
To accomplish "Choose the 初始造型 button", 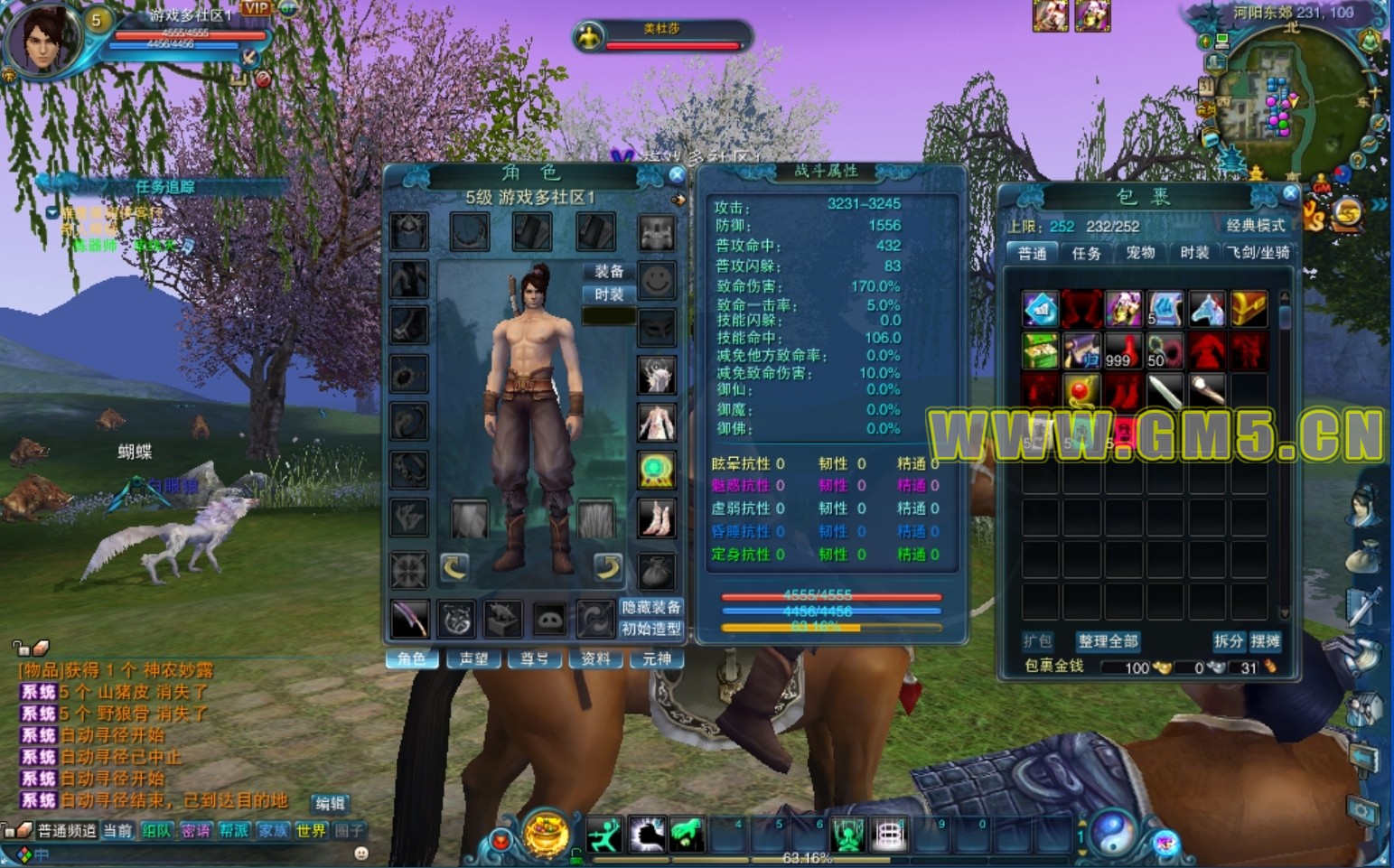I will [650, 629].
